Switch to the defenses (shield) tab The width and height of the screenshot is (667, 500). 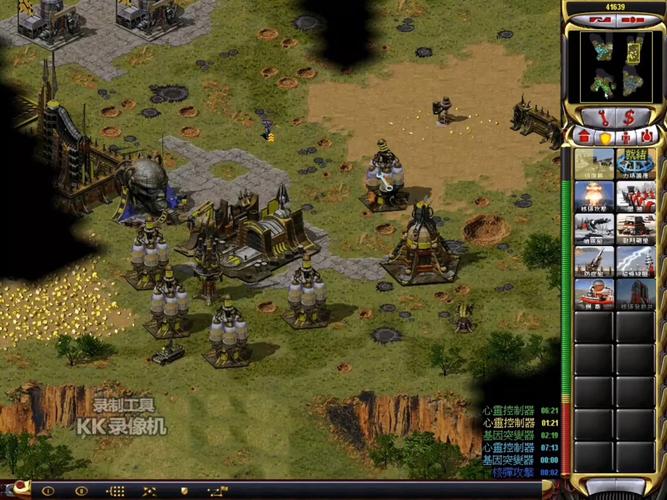coord(604,136)
